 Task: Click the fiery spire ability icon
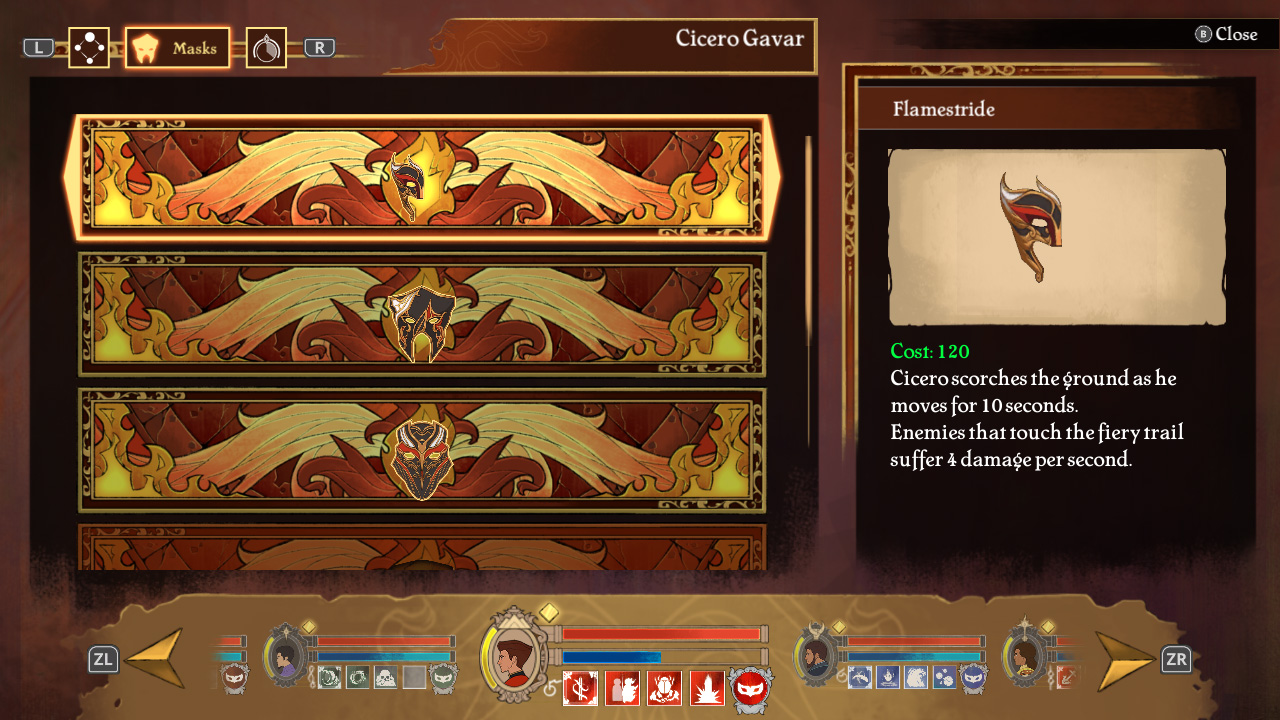pyautogui.click(x=708, y=688)
